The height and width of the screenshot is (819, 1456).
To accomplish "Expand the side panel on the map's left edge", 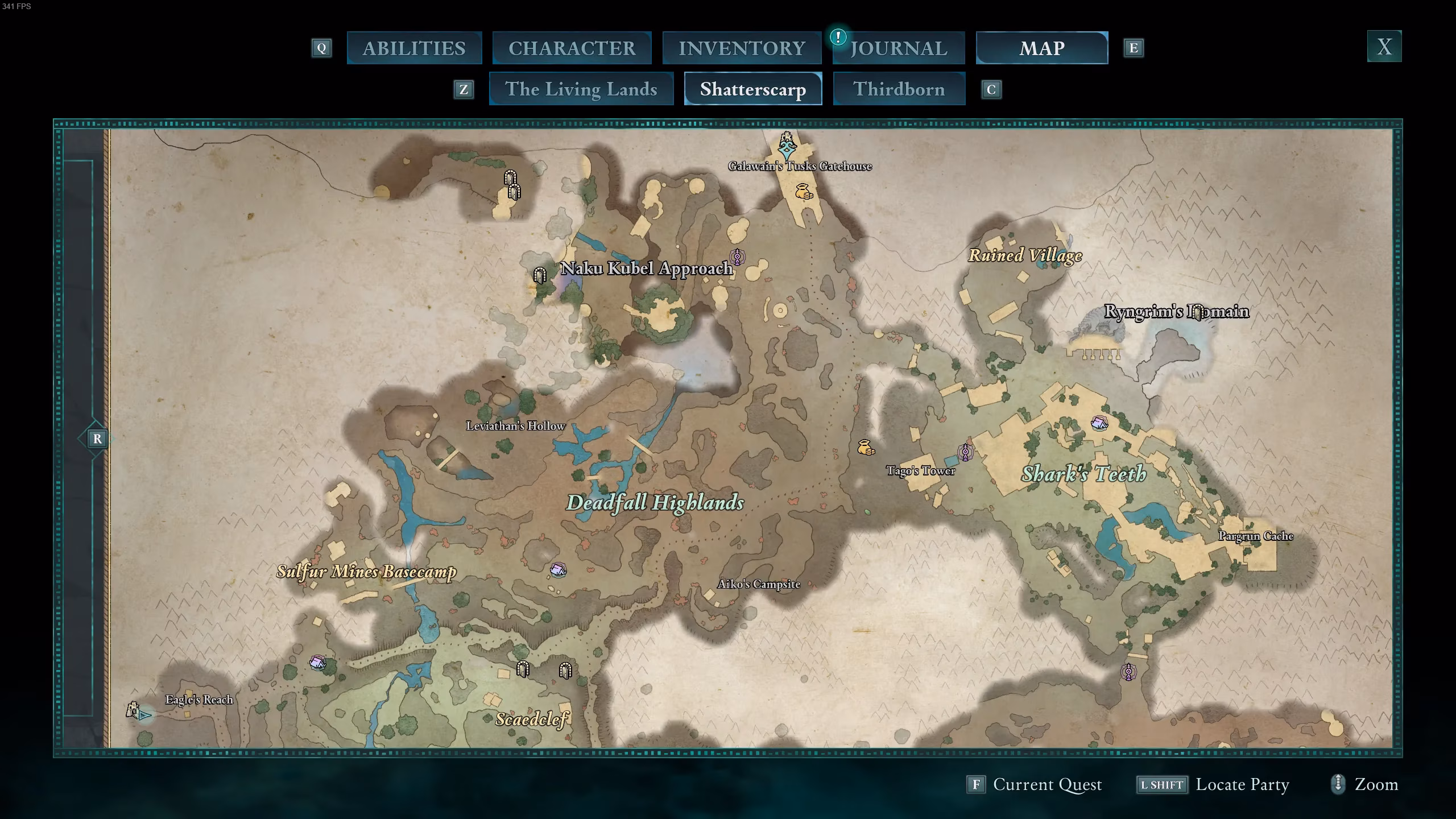I will pyautogui.click(x=97, y=439).
